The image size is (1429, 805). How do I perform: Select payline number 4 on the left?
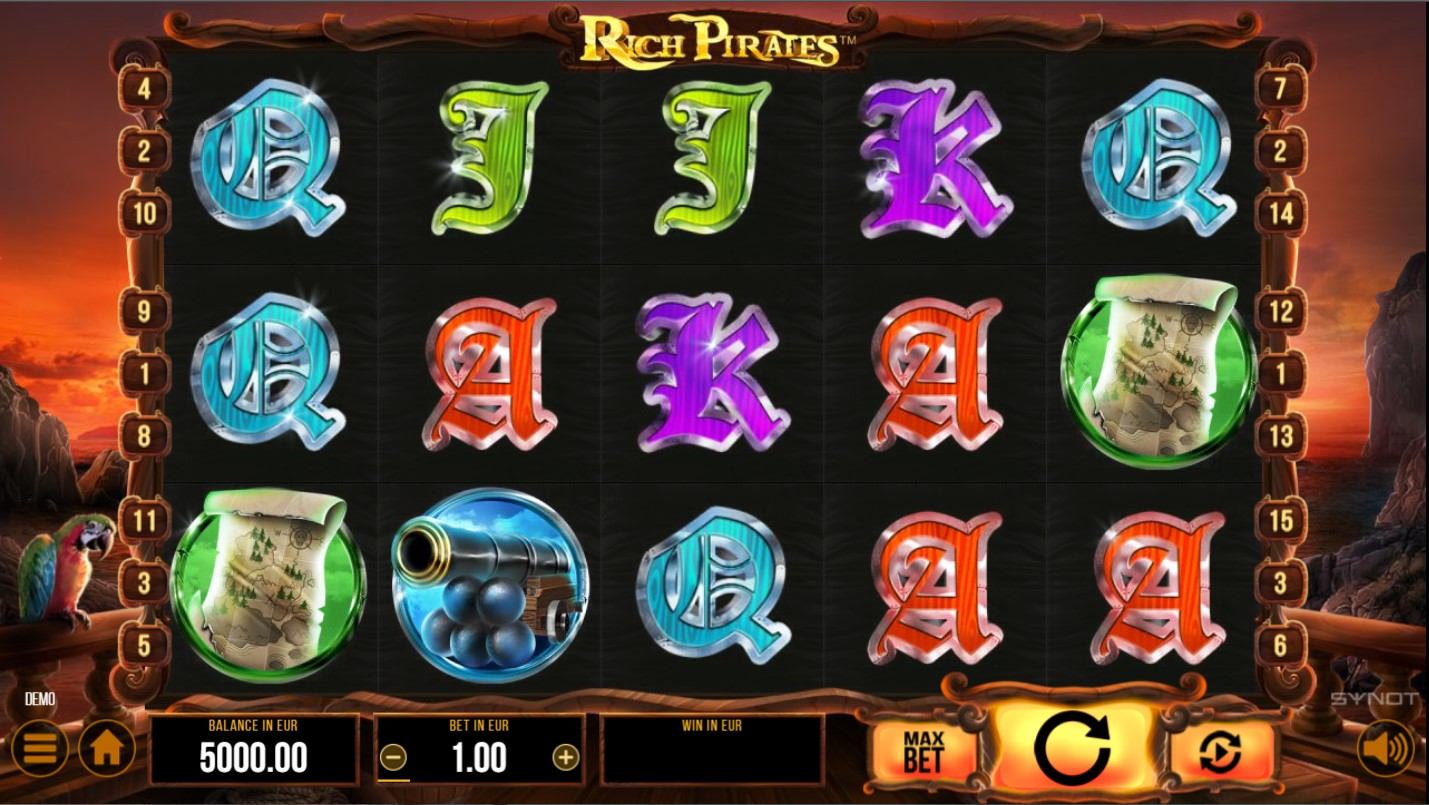pos(145,89)
